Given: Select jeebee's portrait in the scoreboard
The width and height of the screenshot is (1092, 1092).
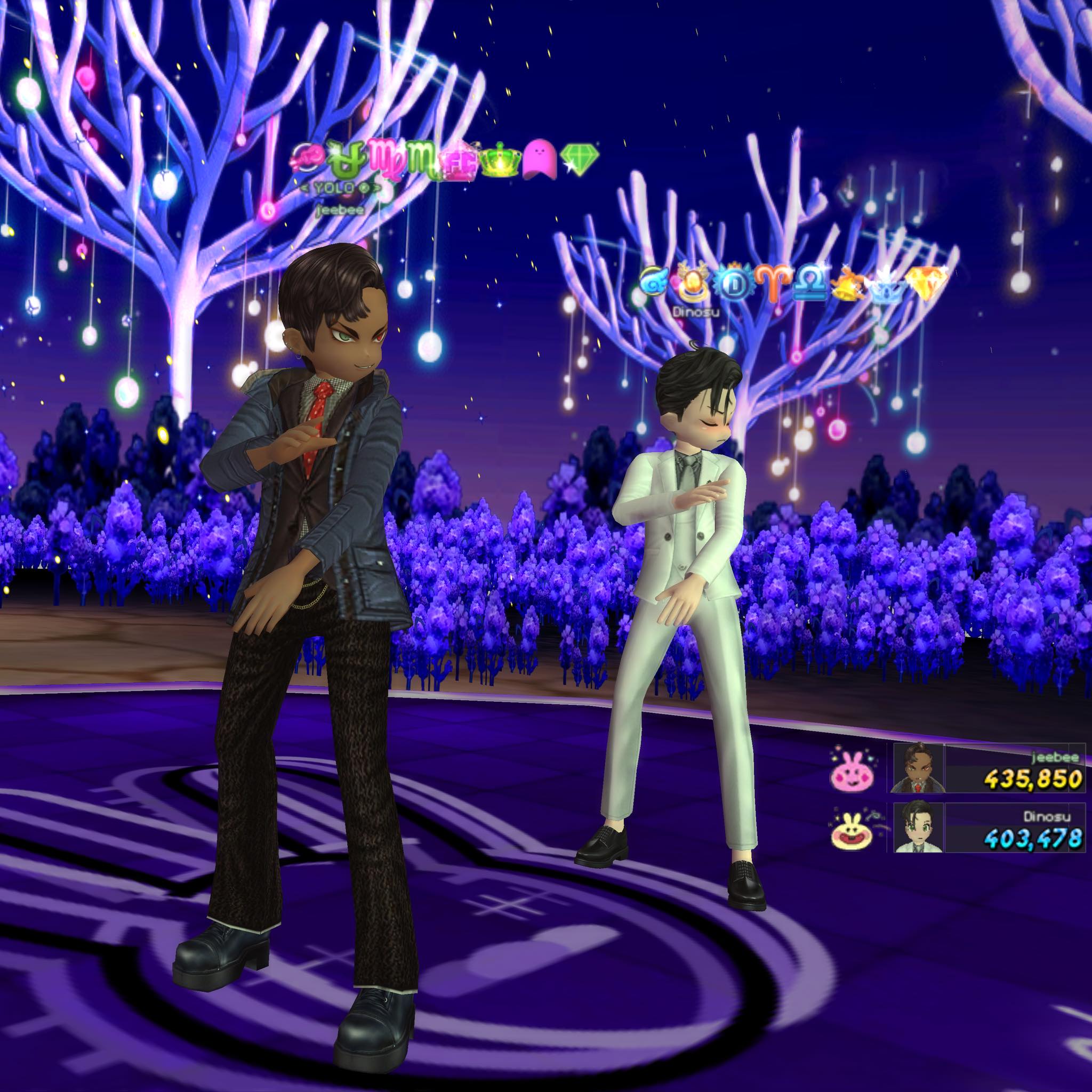Looking at the screenshot, I should tap(919, 768).
